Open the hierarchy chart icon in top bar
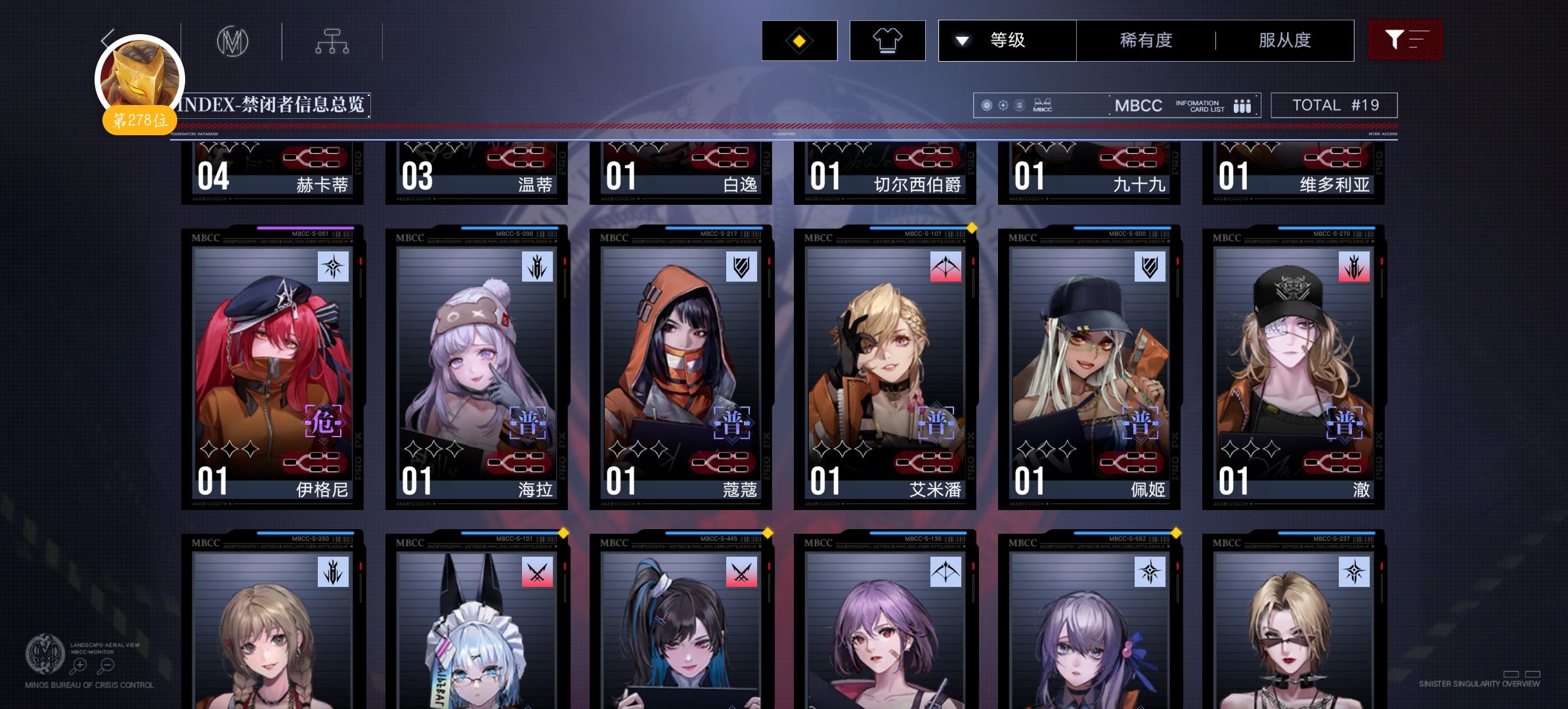The width and height of the screenshot is (1568, 709). 332,39
